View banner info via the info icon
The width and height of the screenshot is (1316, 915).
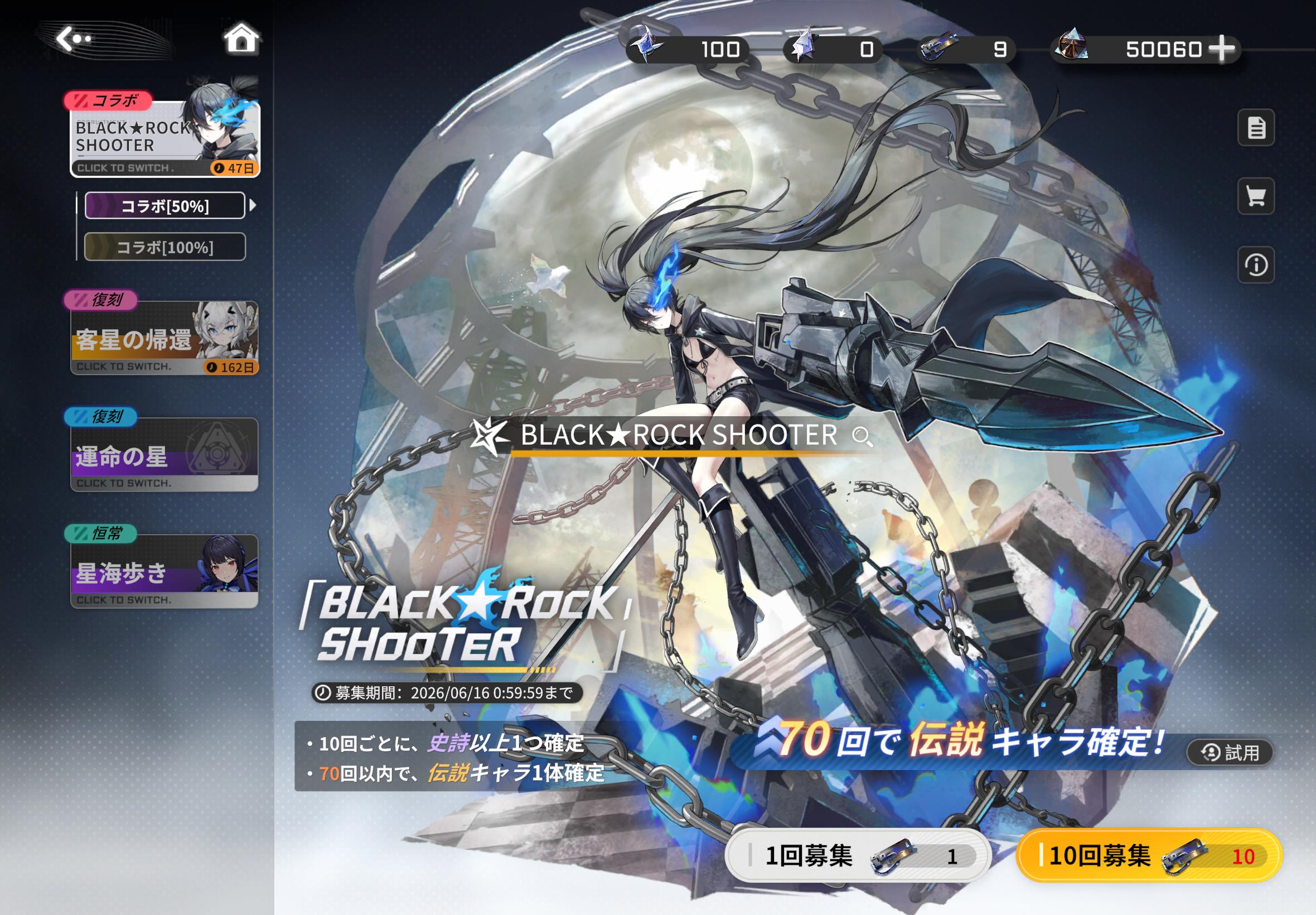(1256, 265)
